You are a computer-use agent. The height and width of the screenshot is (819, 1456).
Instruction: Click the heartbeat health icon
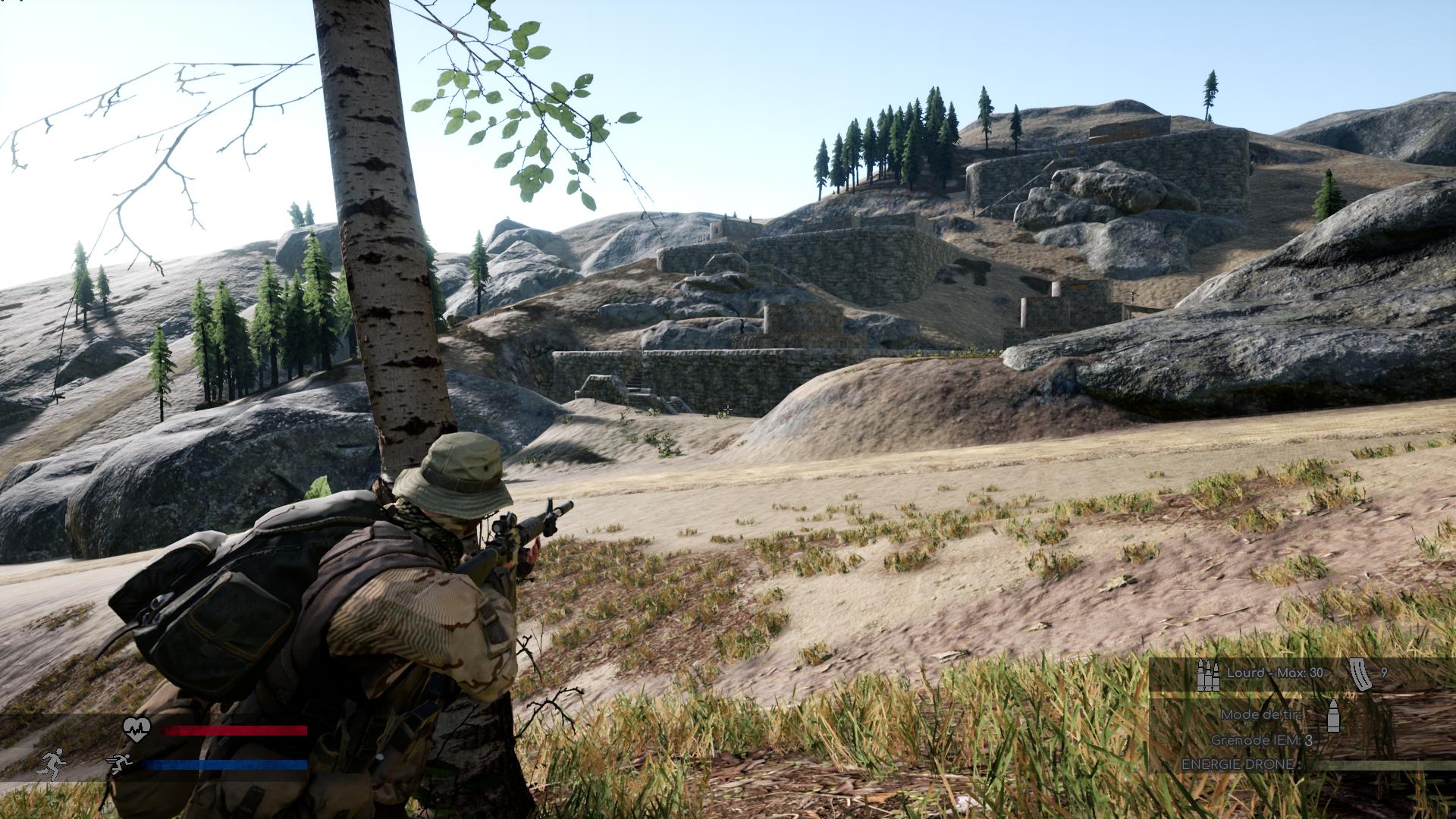click(137, 730)
